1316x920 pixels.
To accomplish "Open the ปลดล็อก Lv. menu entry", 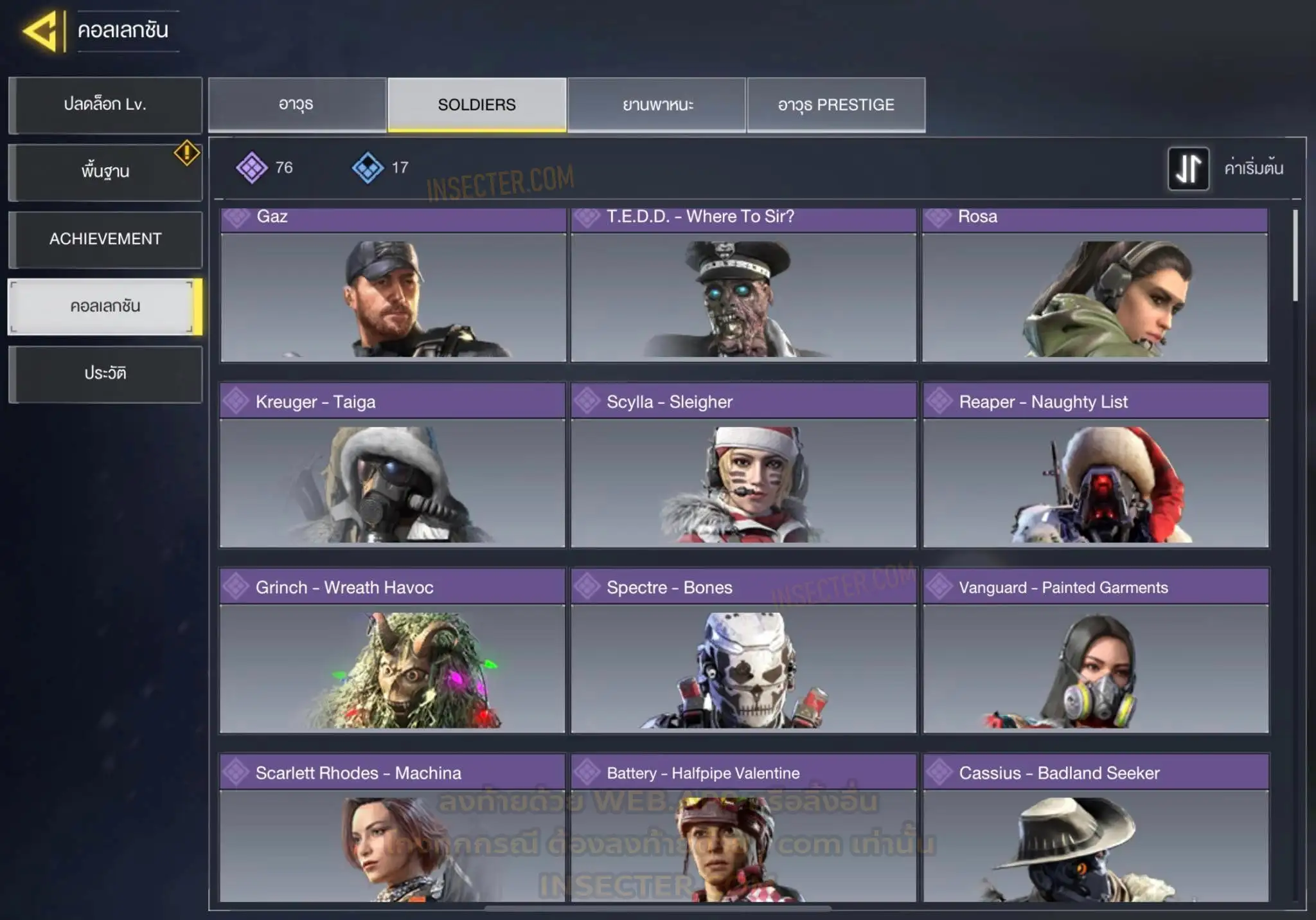I will click(105, 105).
